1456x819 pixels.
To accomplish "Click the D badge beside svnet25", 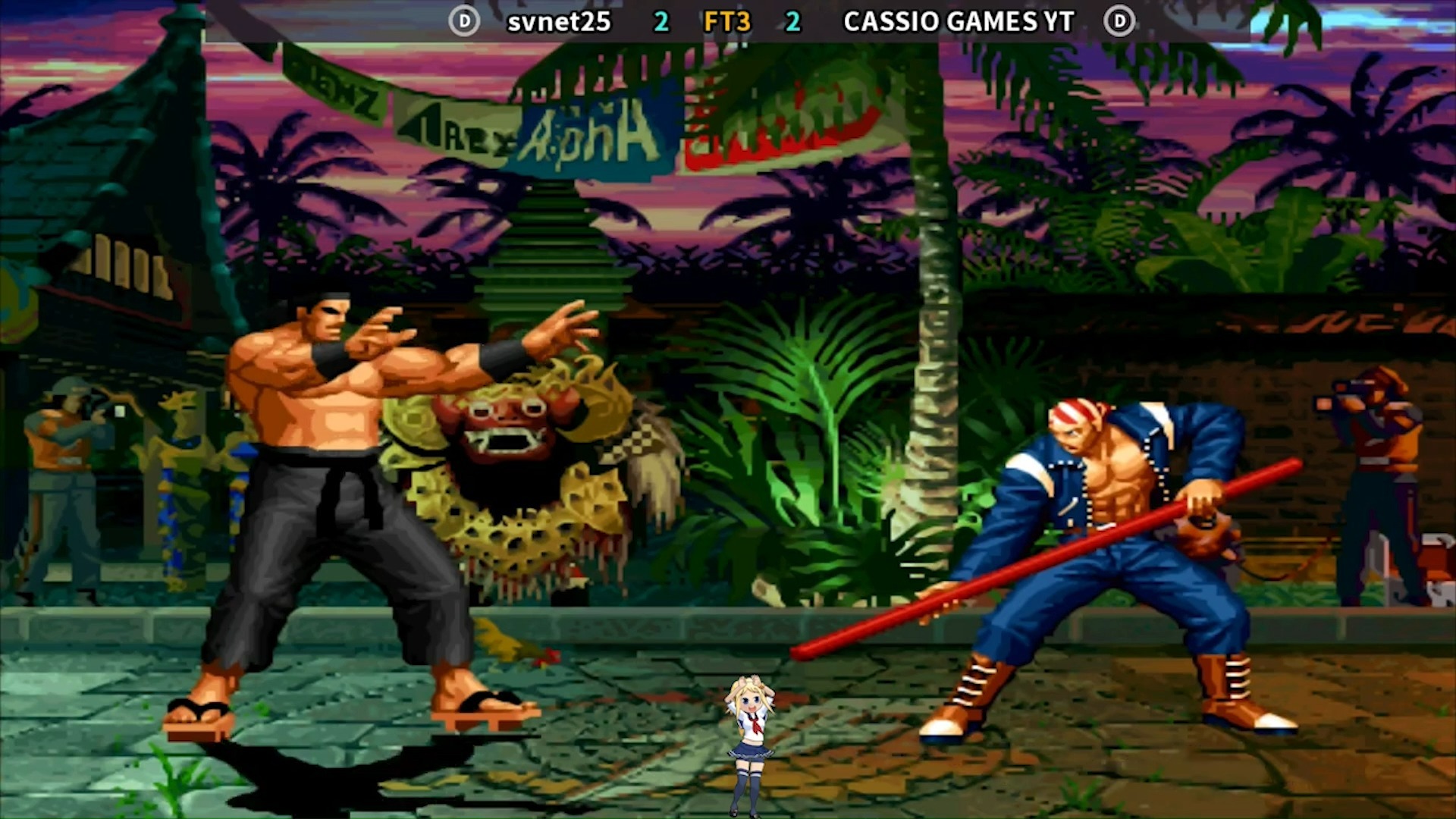I will tap(463, 21).
